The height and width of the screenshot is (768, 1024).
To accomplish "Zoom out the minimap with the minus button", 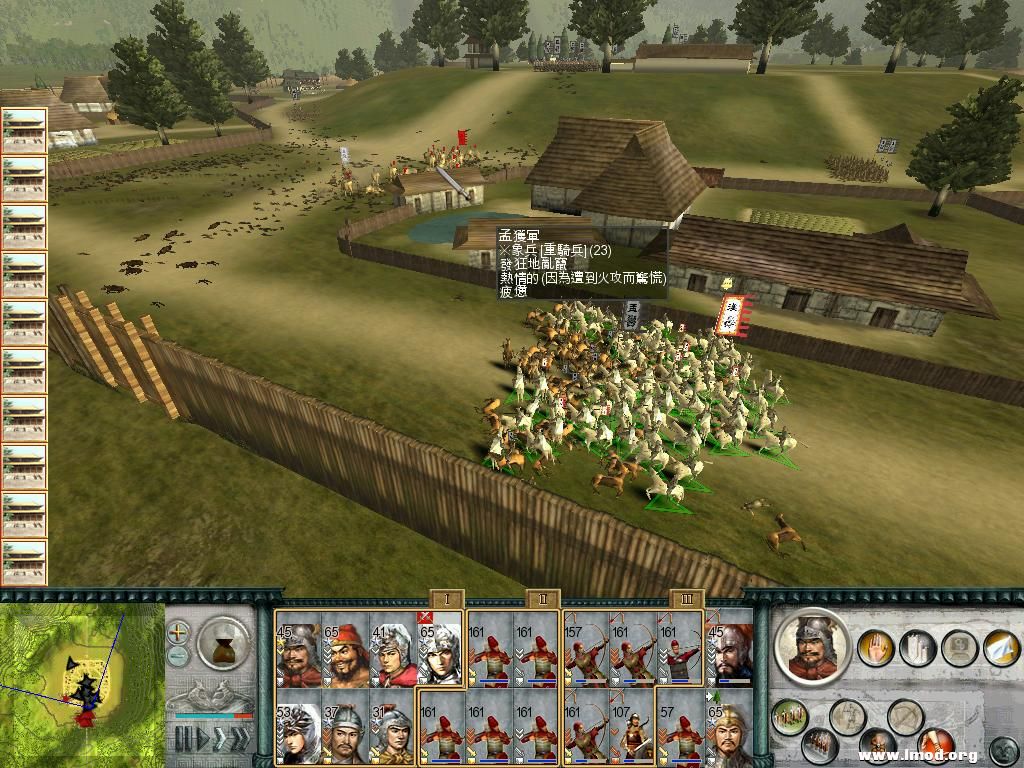I will (178, 656).
